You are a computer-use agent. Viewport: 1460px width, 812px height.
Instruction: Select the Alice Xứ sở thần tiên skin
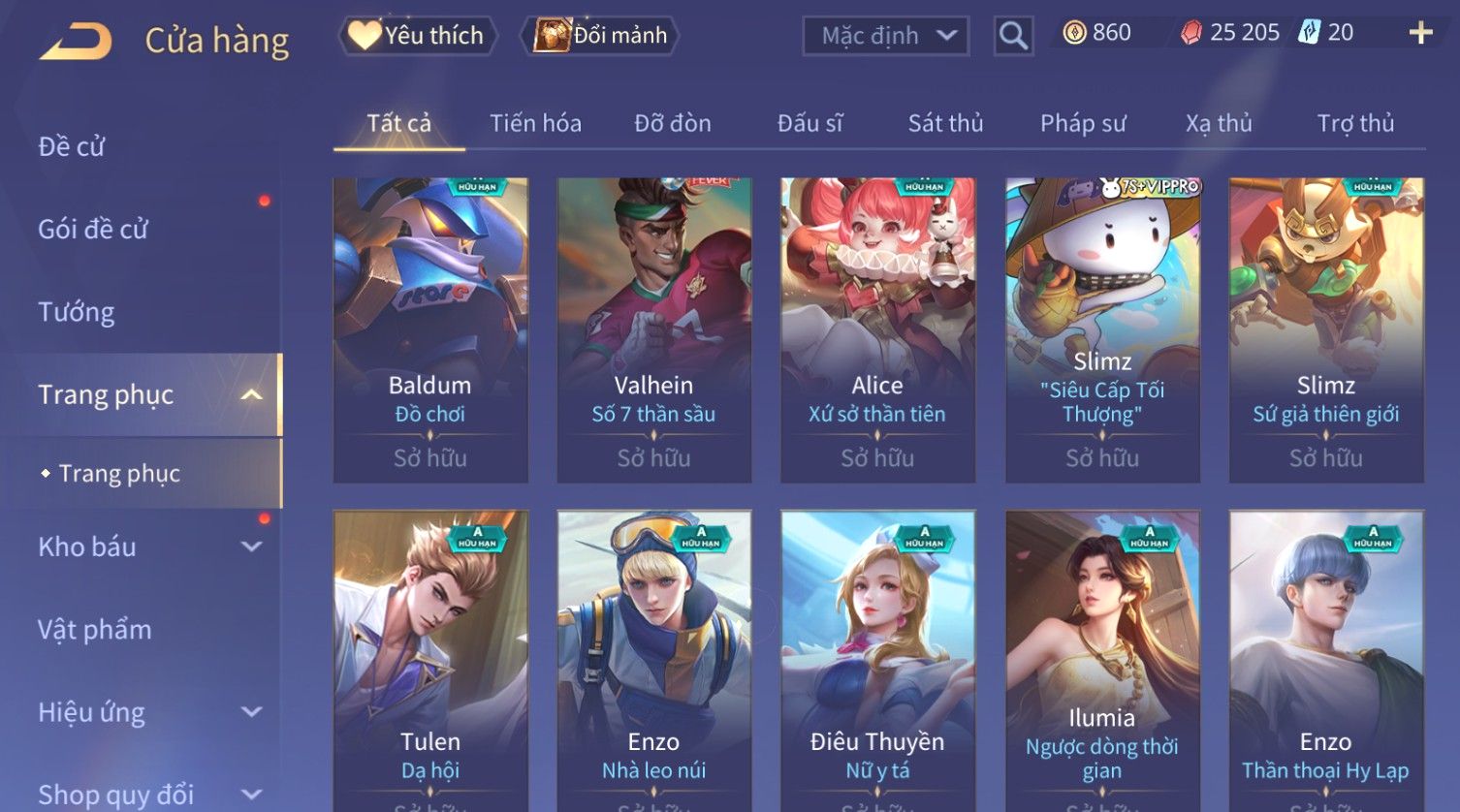point(877,329)
